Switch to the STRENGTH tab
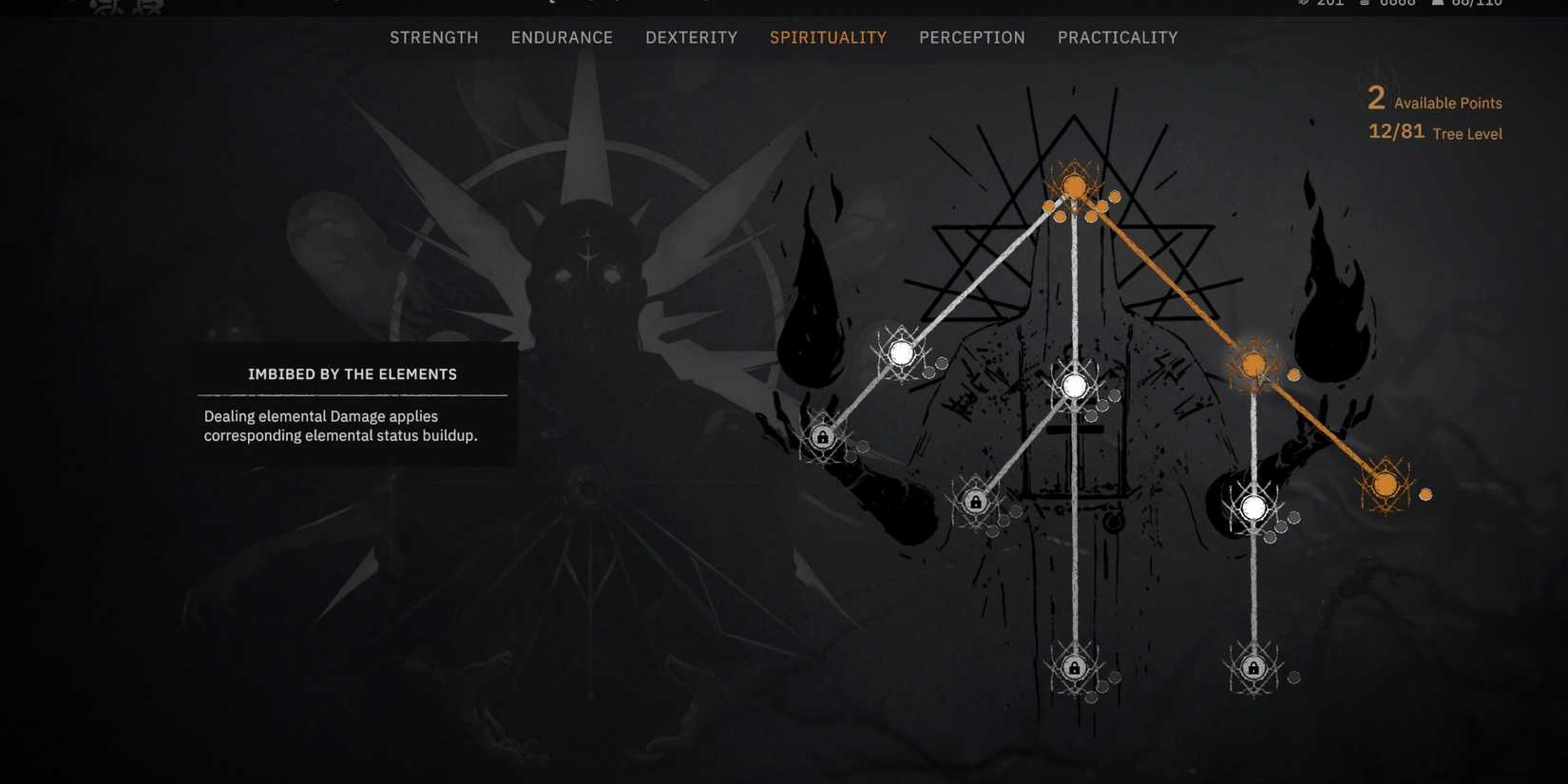 click(433, 37)
